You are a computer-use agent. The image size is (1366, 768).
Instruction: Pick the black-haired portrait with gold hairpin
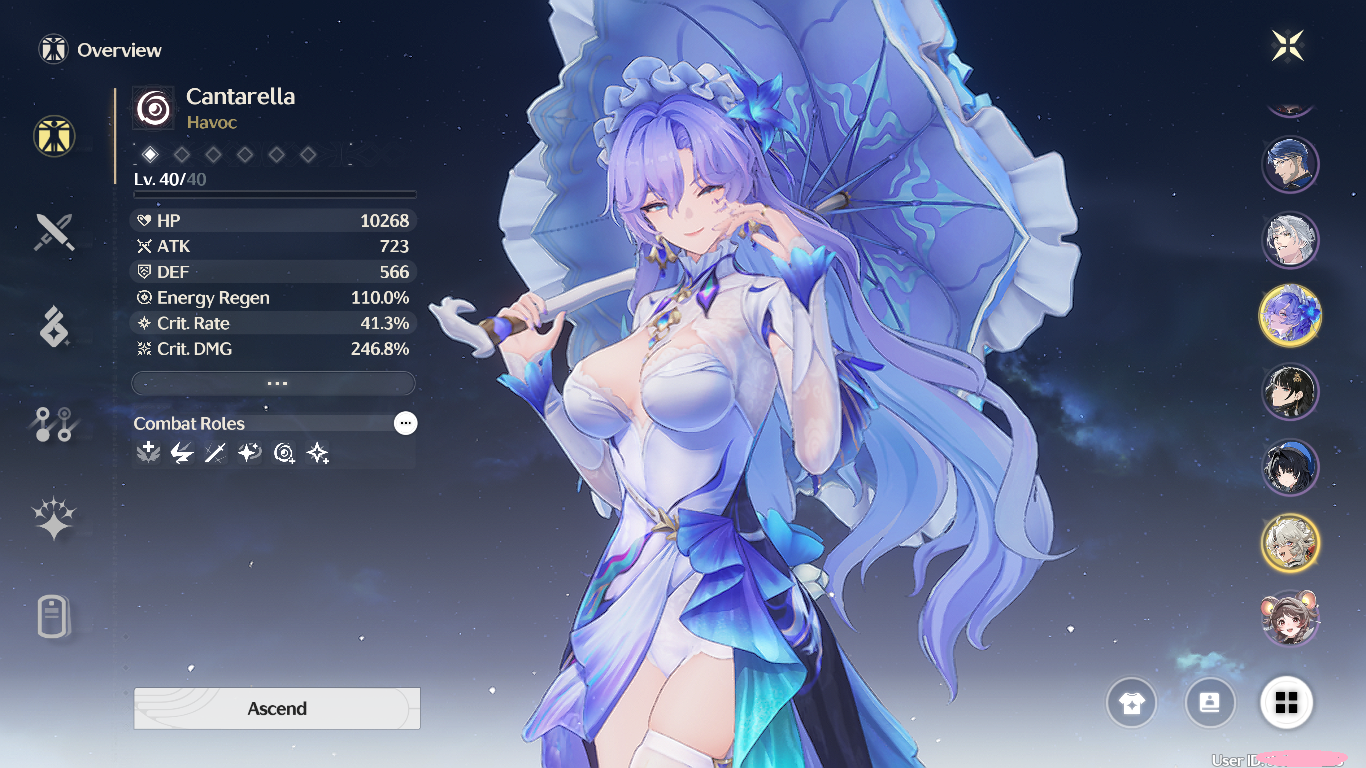click(x=1290, y=392)
